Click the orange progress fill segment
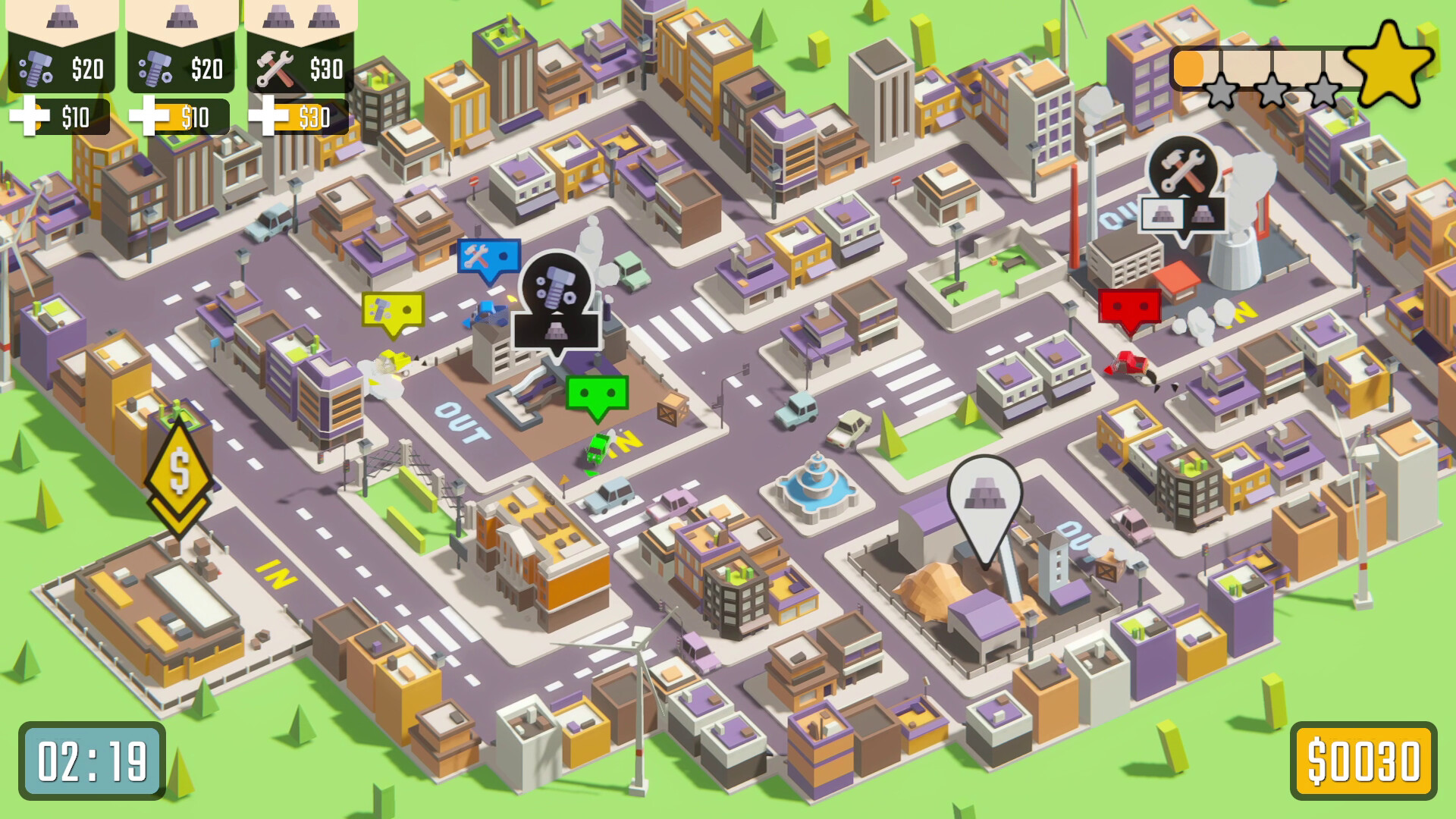Viewport: 1456px width, 819px height. (x=1189, y=68)
